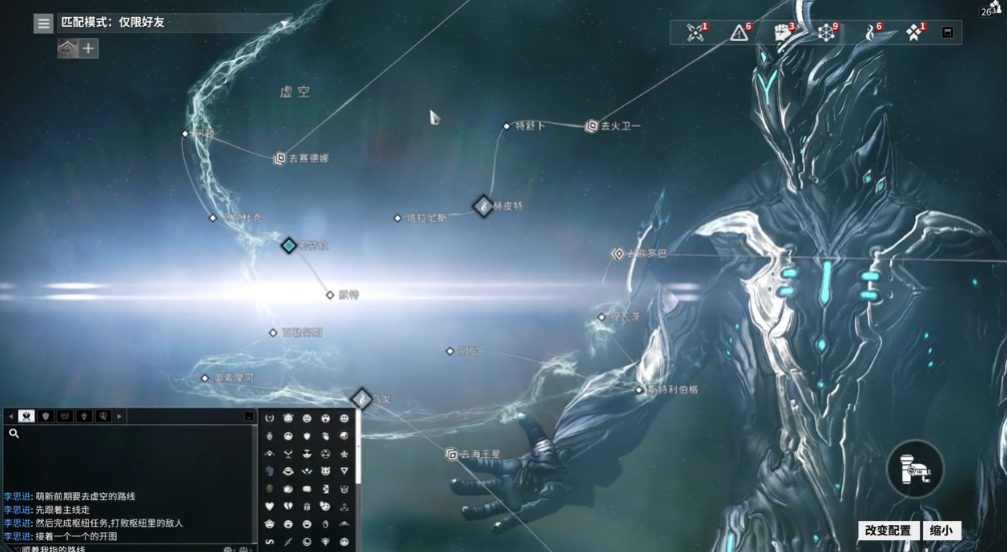
Task: Click the 缩小 zoom-out button
Action: pos(940,531)
